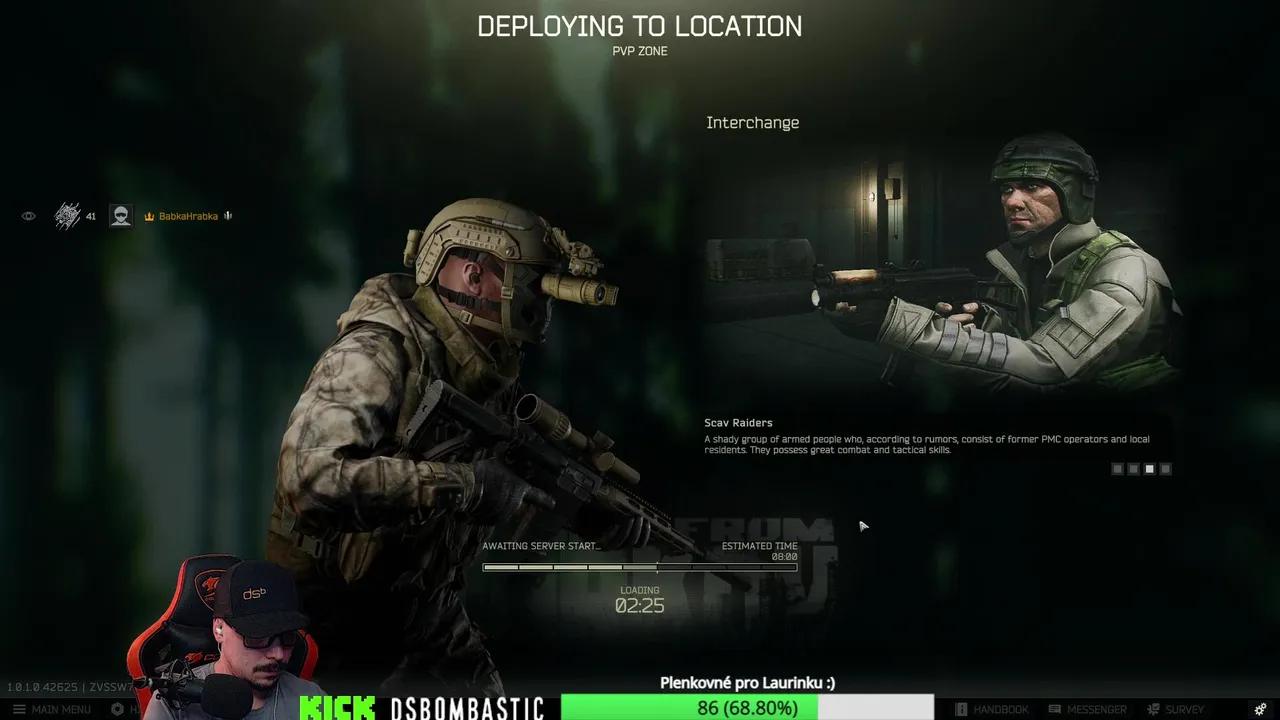Screen dimensions: 1280x720
Task: Open Messenger from the bottom bar icon
Action: pyautogui.click(x=1055, y=709)
